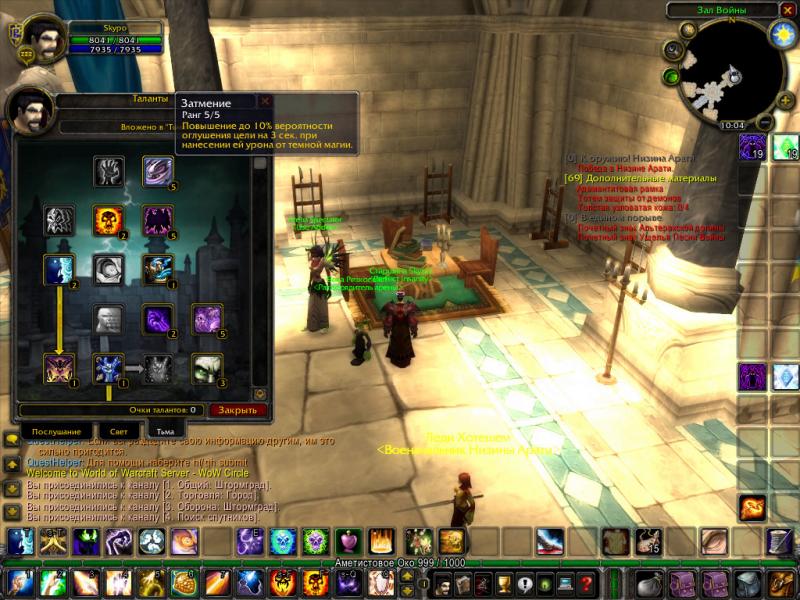This screenshot has width=800, height=600.
Task: Open the day-night sun calendar icon
Action: pyautogui.click(x=781, y=35)
